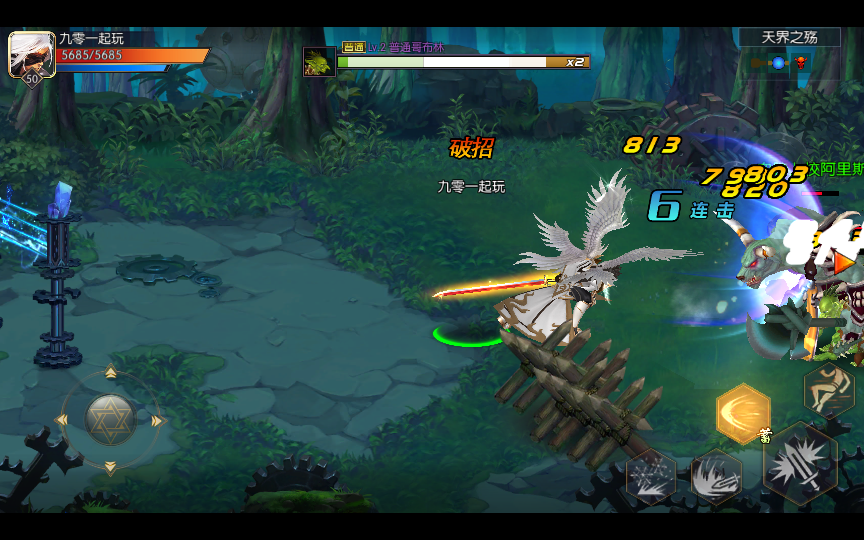Viewport: 864px width, 540px height.
Task: Activate the glowing orange slash skill
Action: tap(743, 413)
